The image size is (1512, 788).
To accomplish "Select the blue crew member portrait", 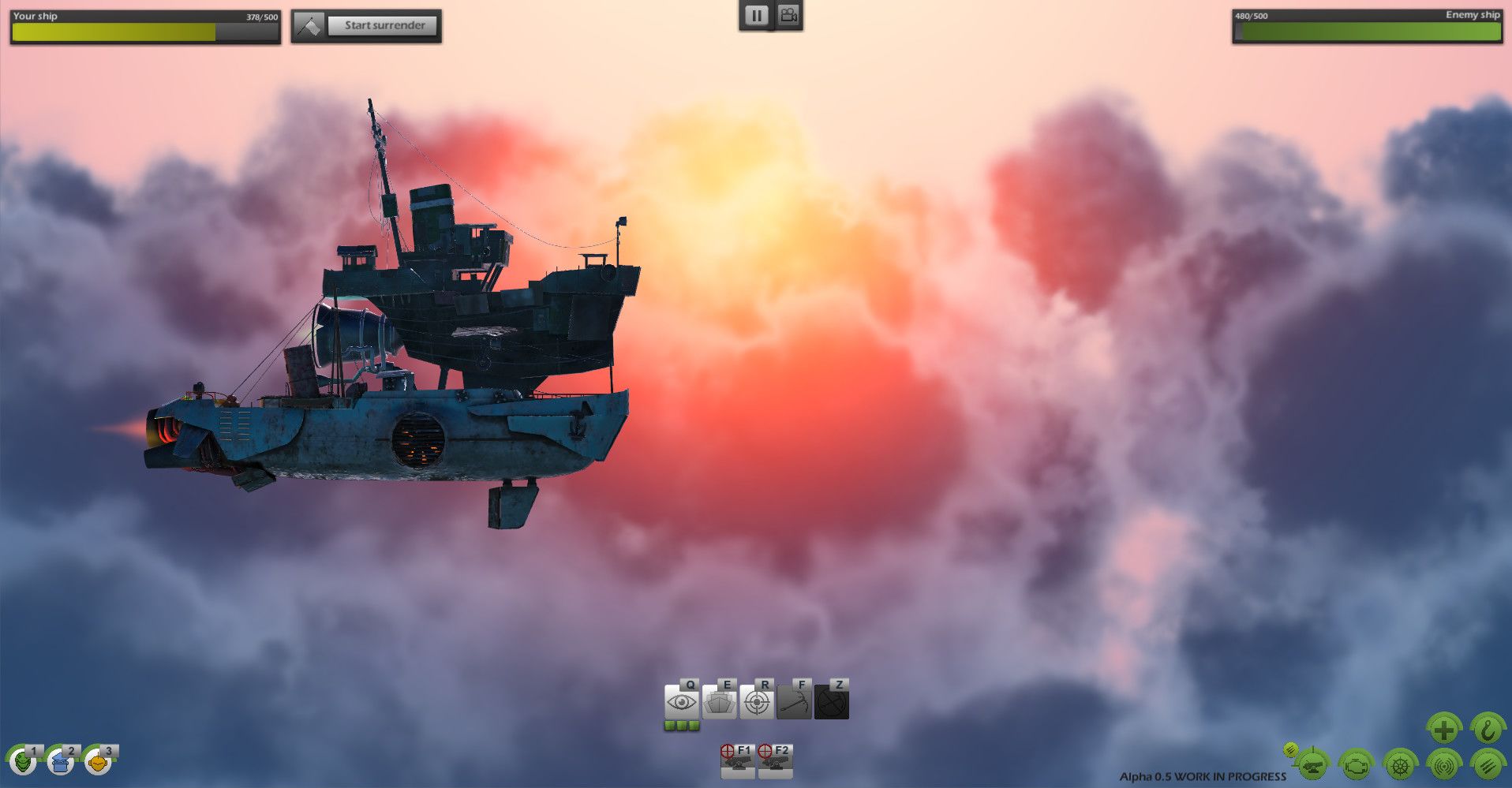I will tap(61, 763).
